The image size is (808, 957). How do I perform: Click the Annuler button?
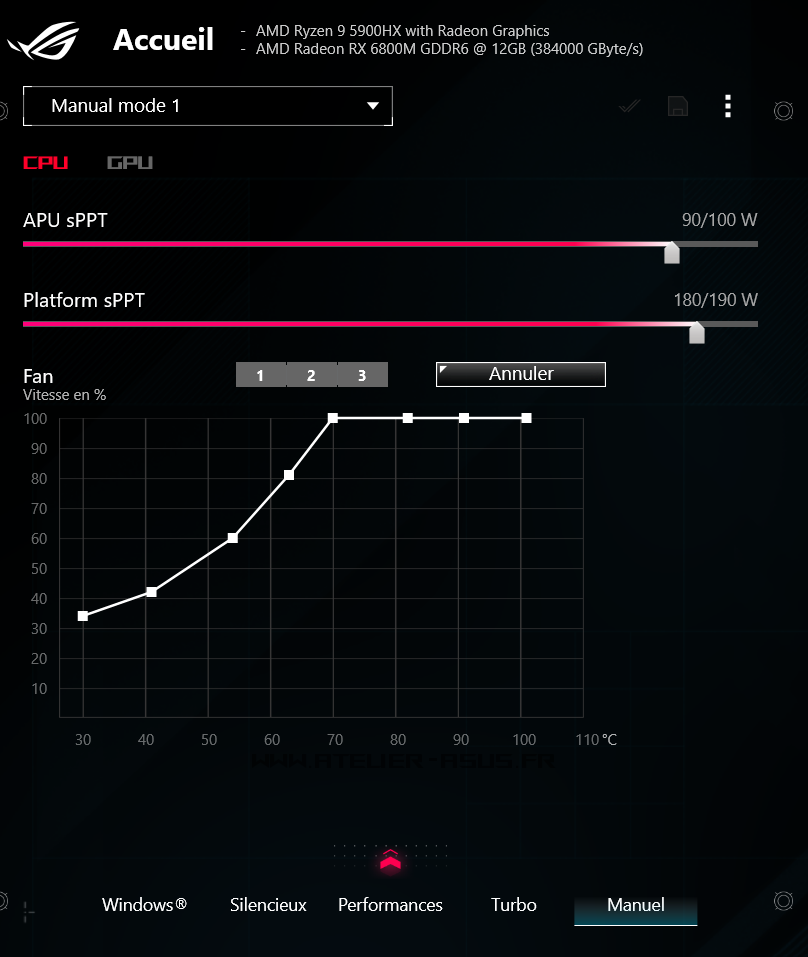click(521, 374)
